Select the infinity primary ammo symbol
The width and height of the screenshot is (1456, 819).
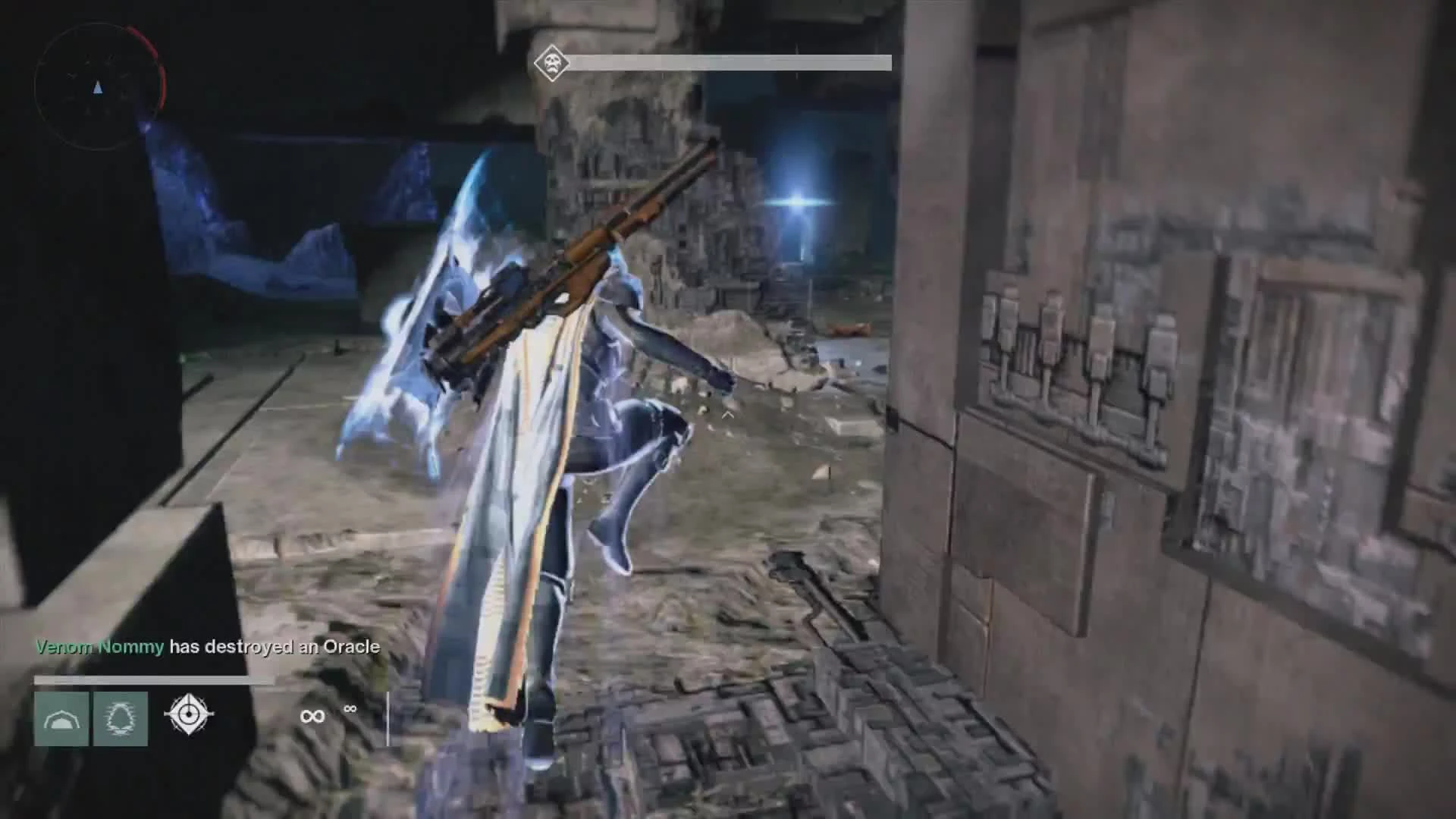312,715
